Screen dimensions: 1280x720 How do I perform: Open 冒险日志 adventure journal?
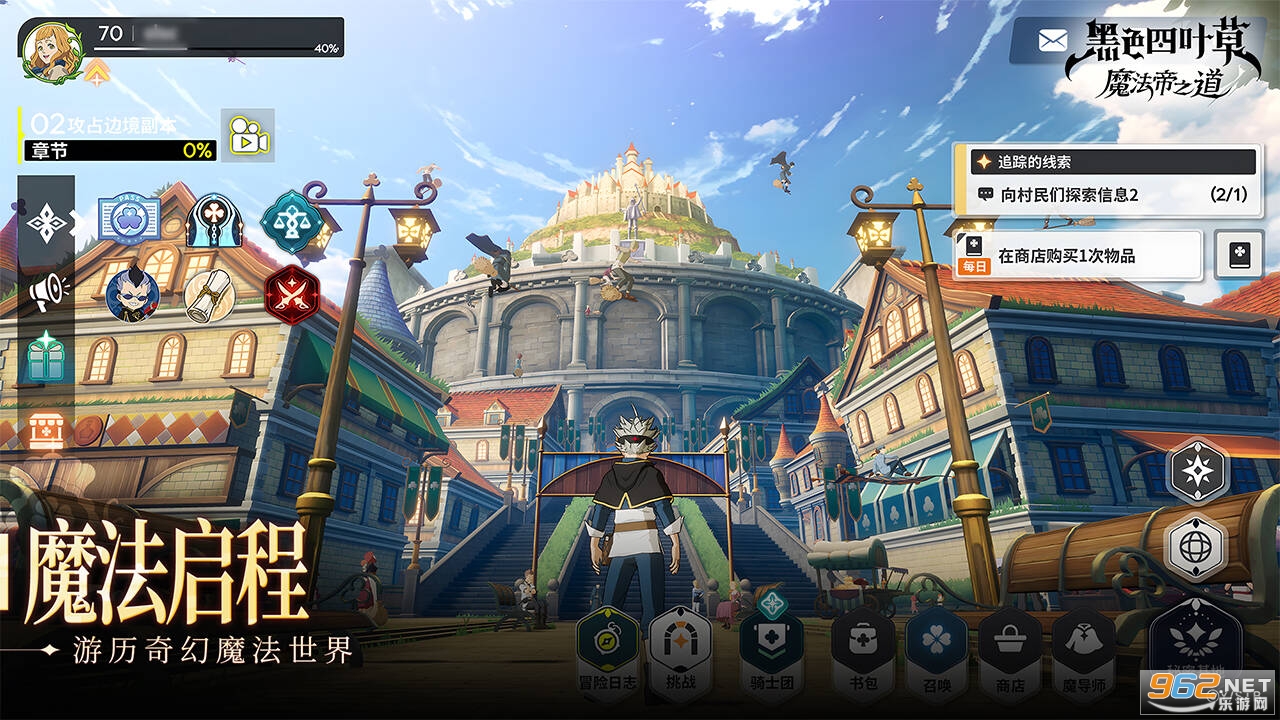[x=607, y=650]
